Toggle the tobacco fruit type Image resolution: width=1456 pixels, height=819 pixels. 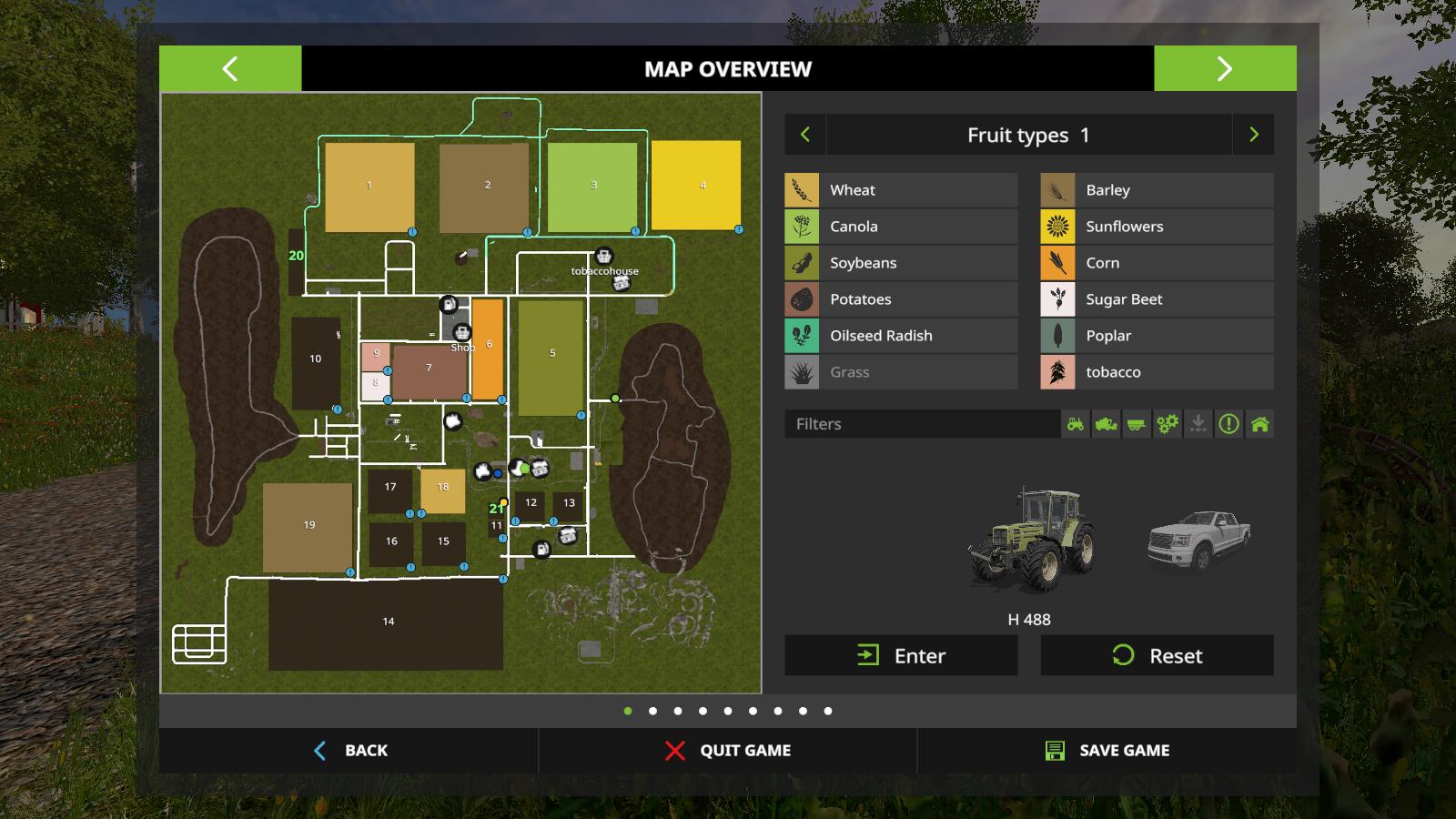(1157, 372)
